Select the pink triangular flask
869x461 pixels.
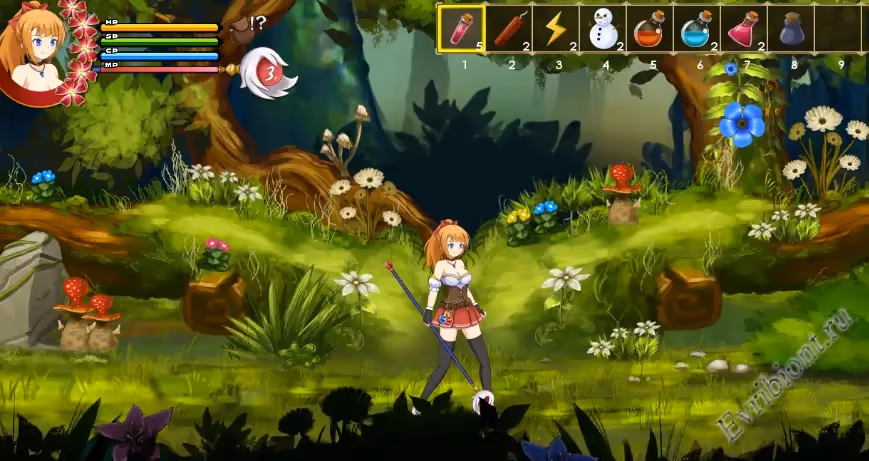tap(743, 28)
